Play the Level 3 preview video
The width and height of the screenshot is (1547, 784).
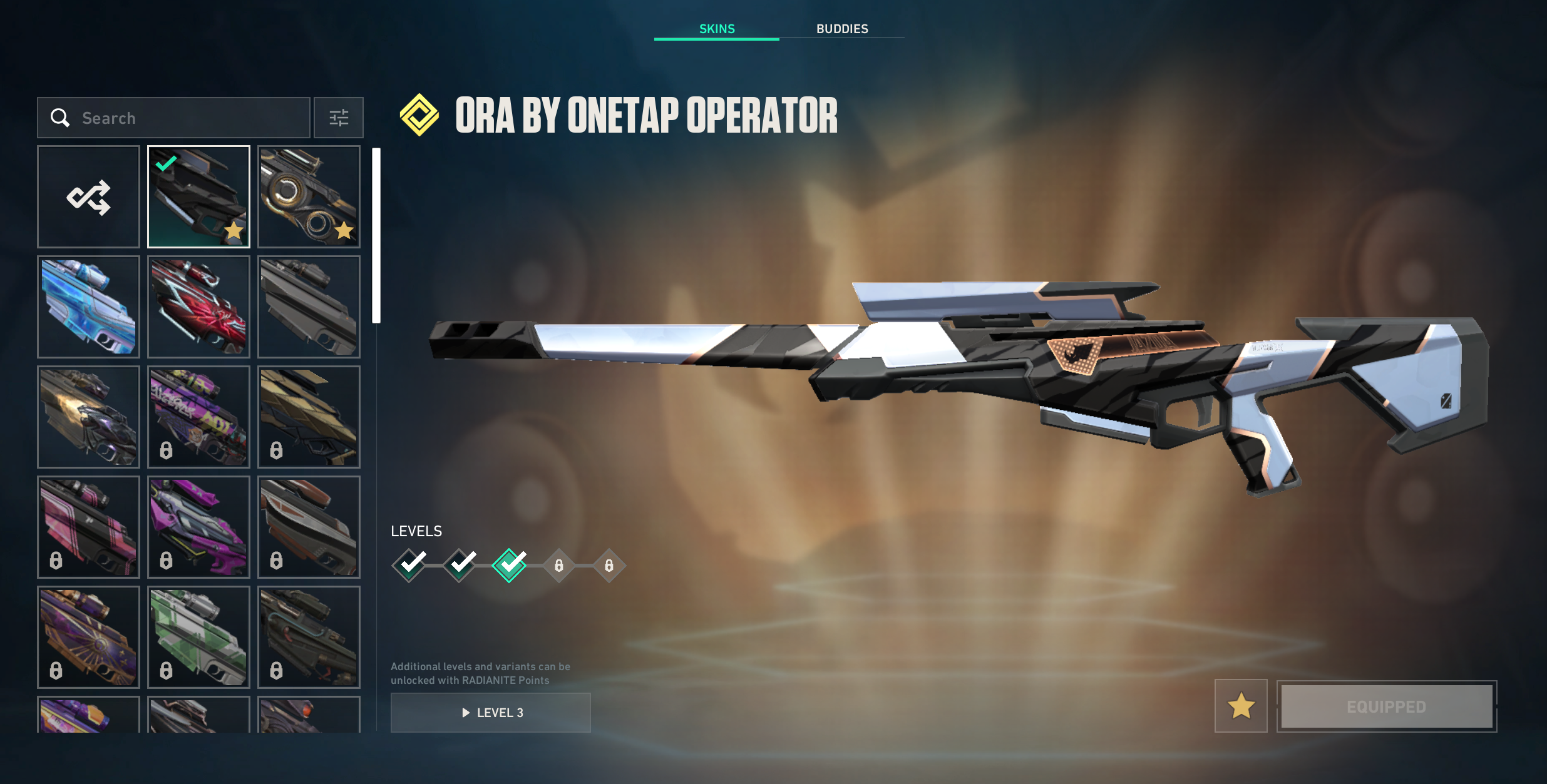491,713
